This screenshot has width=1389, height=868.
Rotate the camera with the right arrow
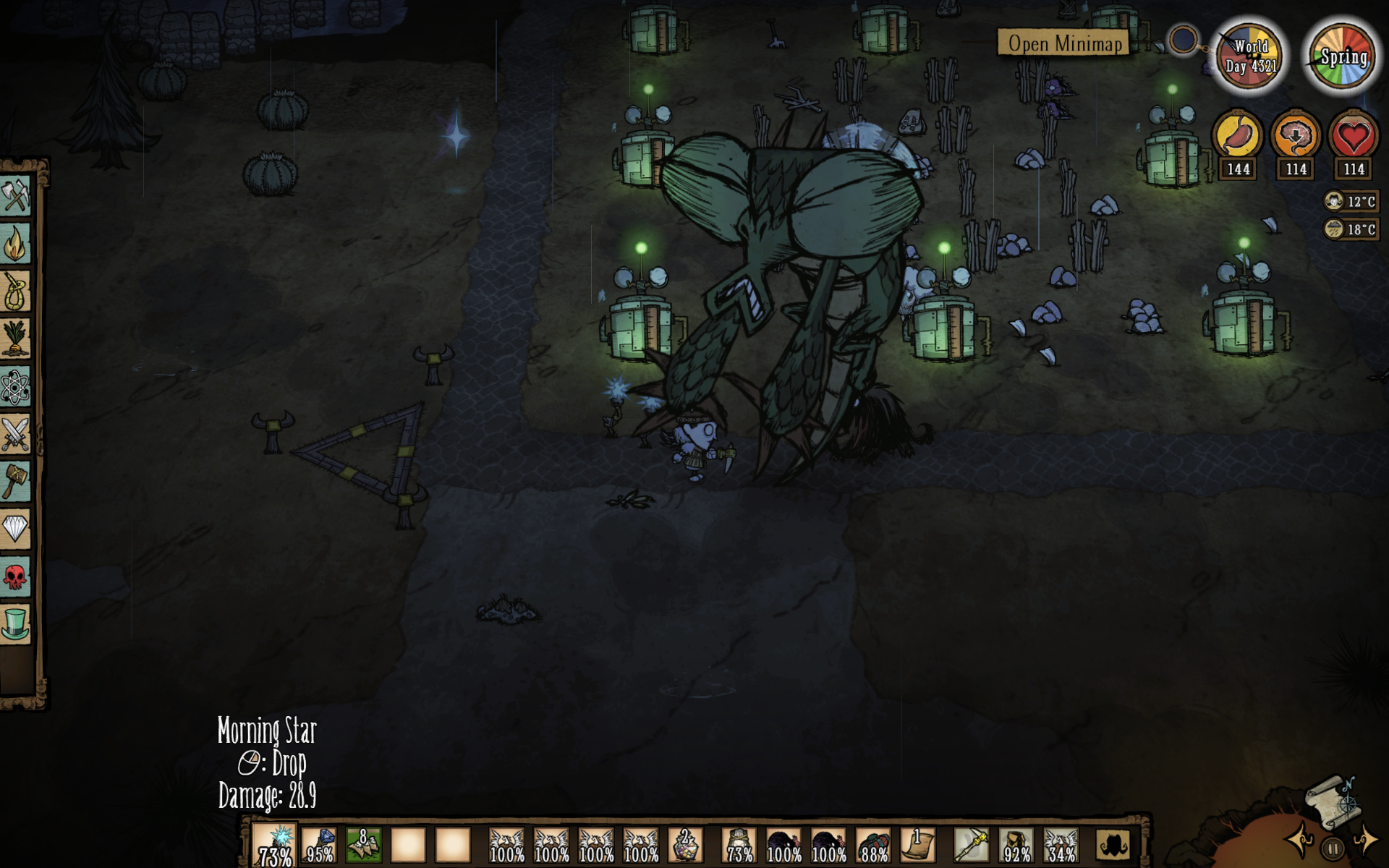[1365, 841]
